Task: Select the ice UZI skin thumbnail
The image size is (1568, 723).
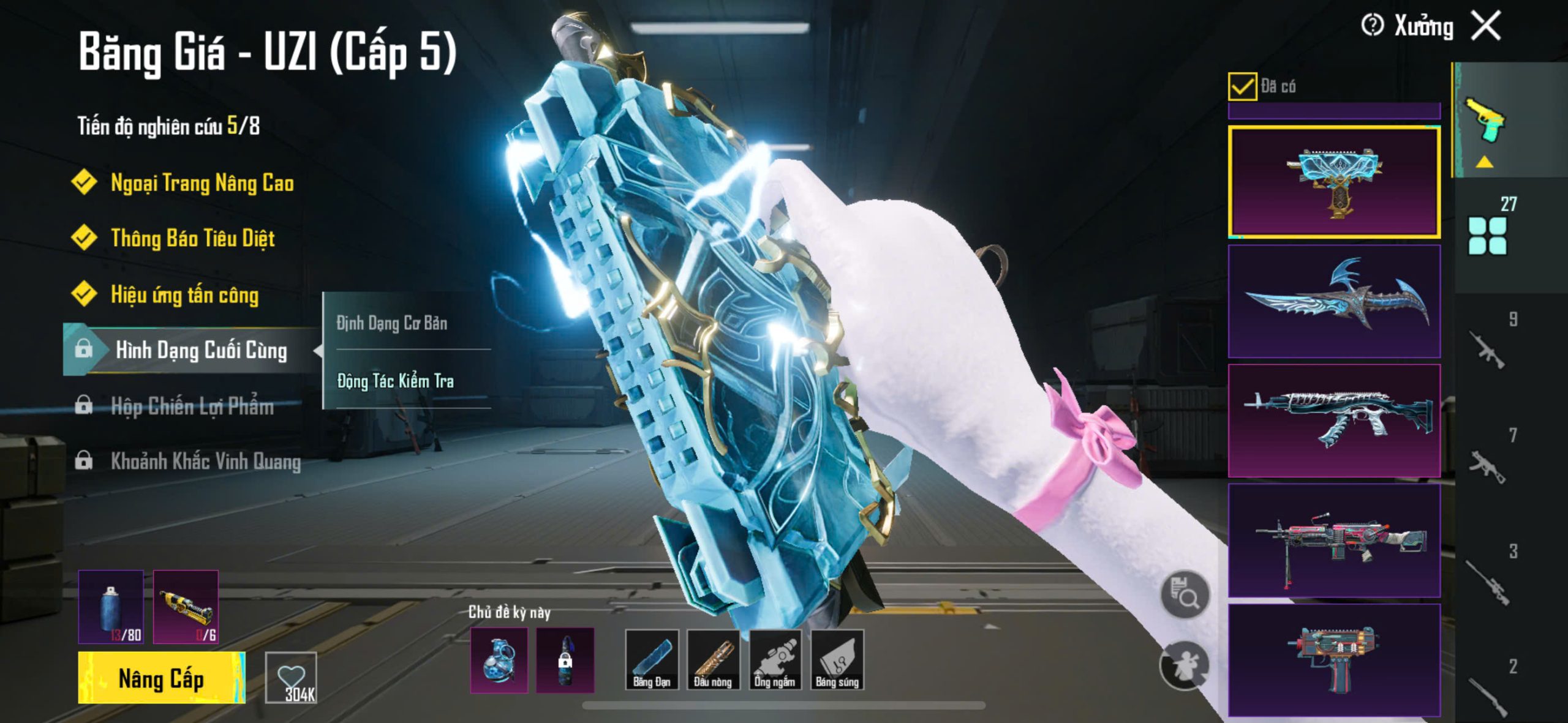Action: pyautogui.click(x=1334, y=182)
